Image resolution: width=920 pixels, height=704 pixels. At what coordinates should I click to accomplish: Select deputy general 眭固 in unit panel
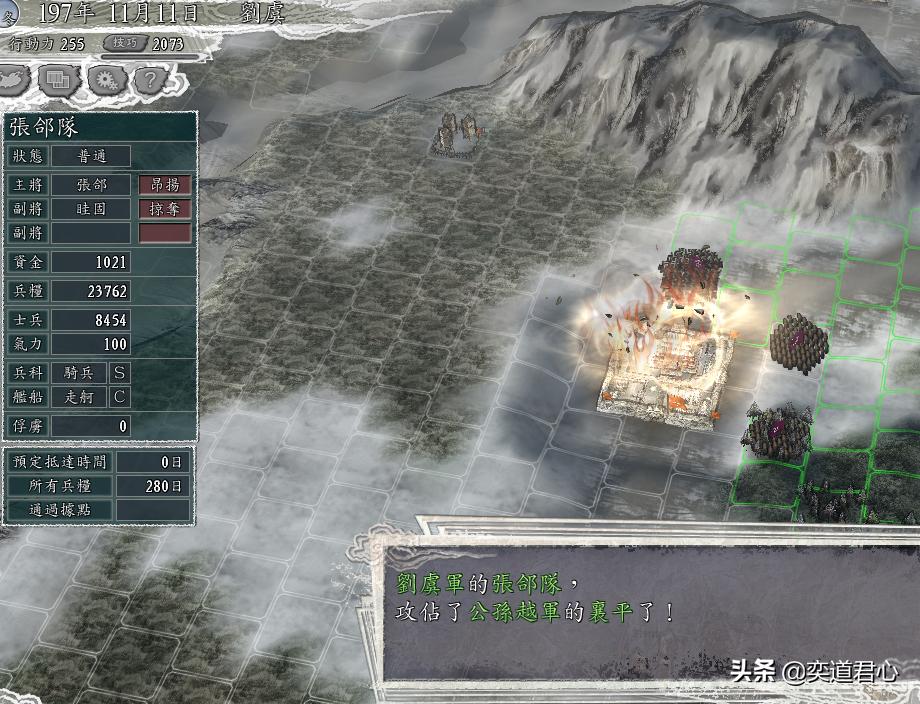91,209
